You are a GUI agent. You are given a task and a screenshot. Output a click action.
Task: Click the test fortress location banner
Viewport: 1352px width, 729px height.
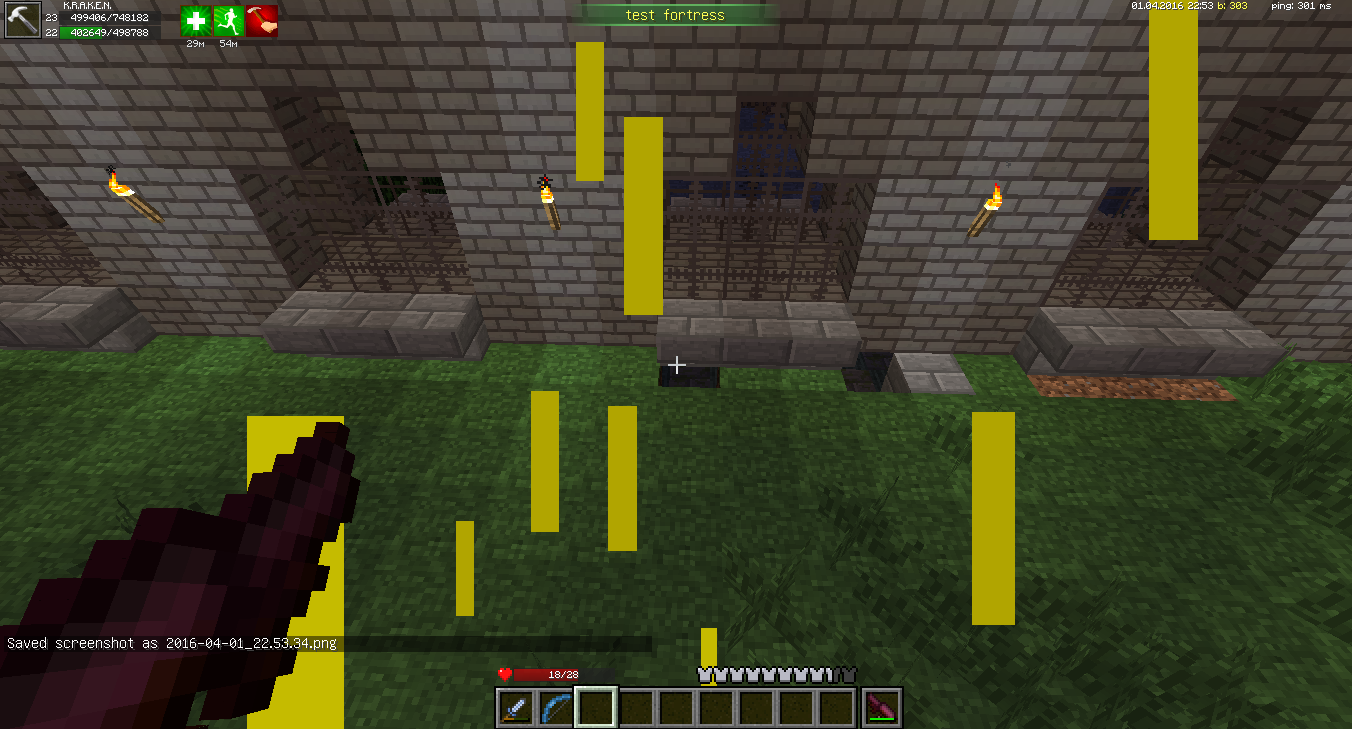point(675,15)
